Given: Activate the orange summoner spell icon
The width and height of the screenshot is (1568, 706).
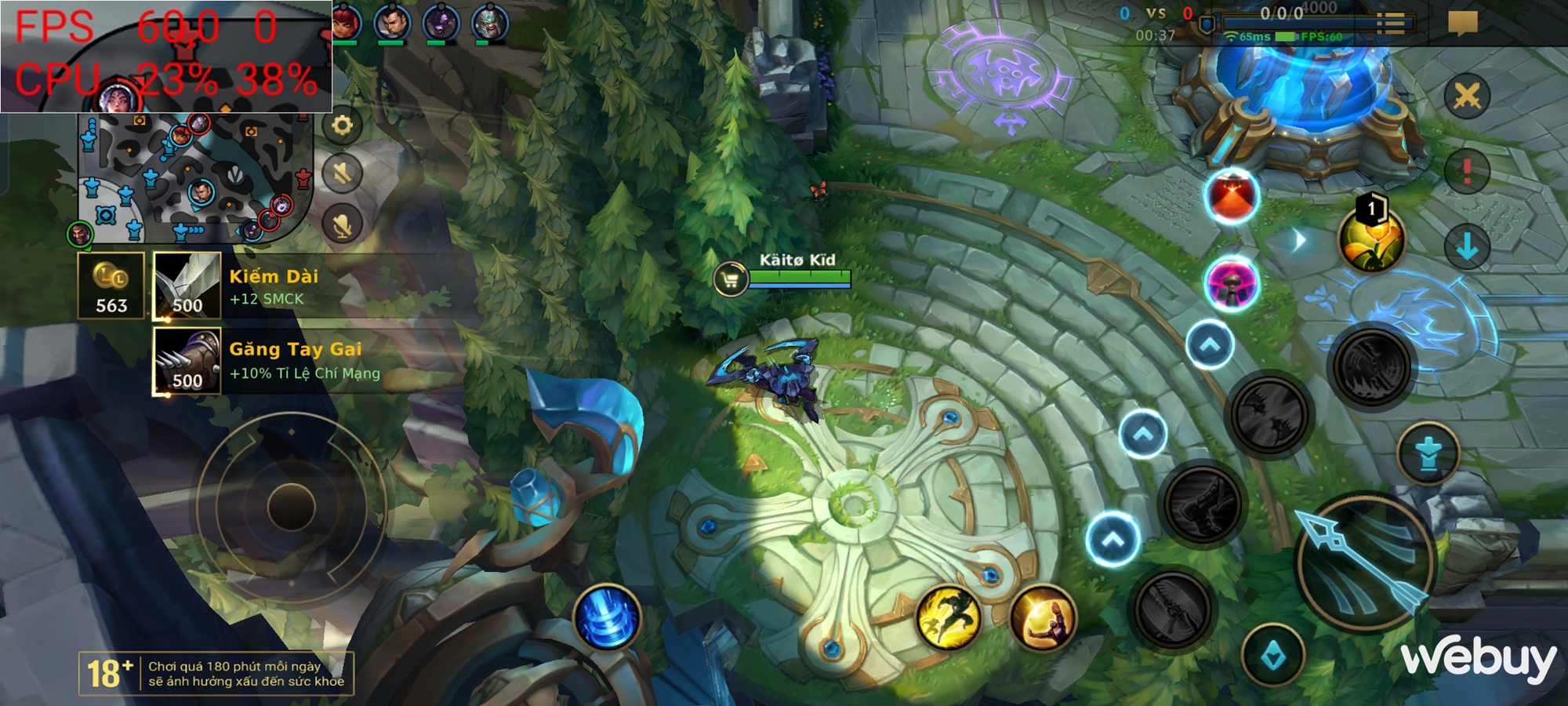Looking at the screenshot, I should [1043, 618].
